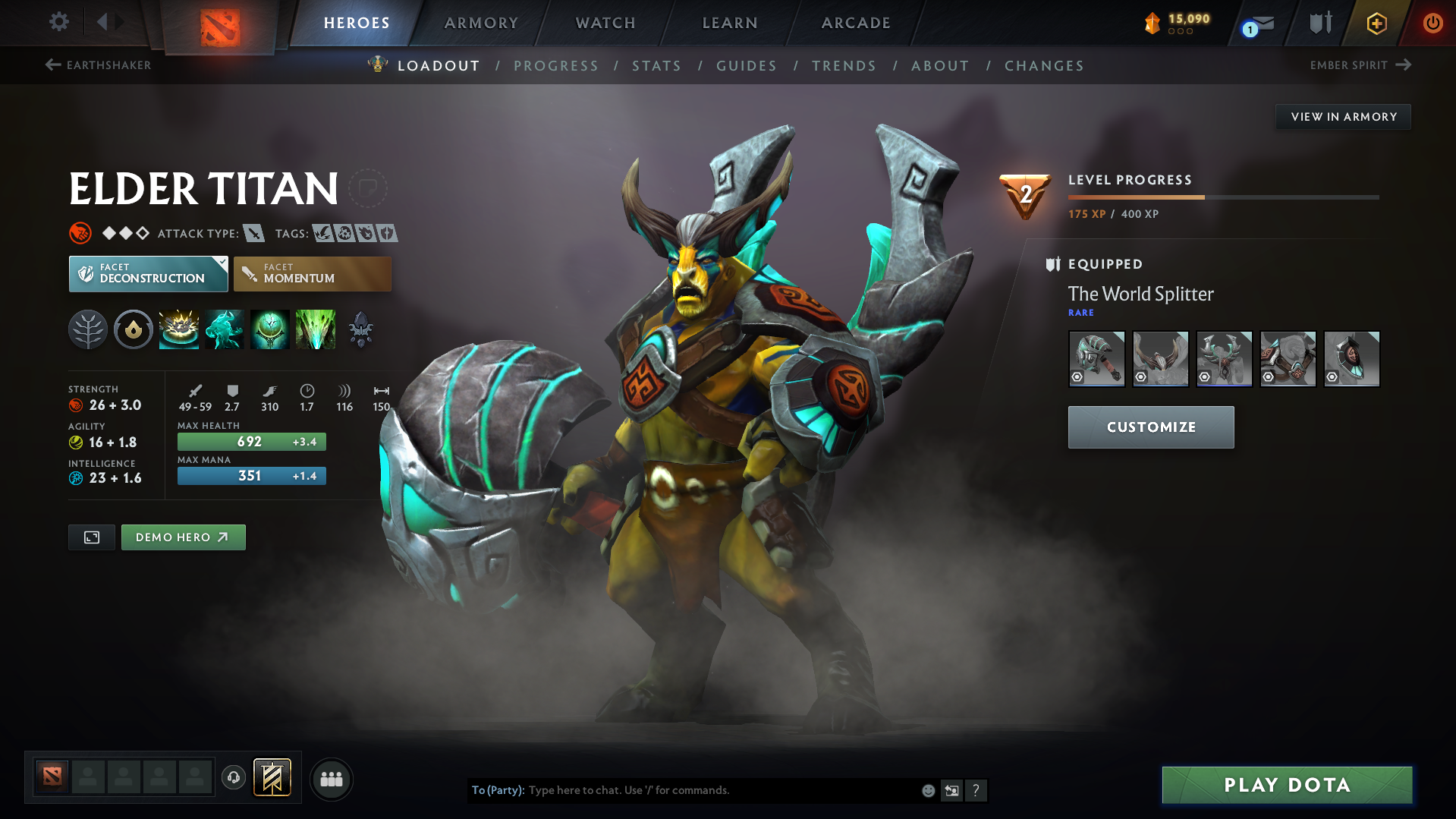
Task: Click the gold Dota Plus hexagon icon
Action: coord(1376,23)
